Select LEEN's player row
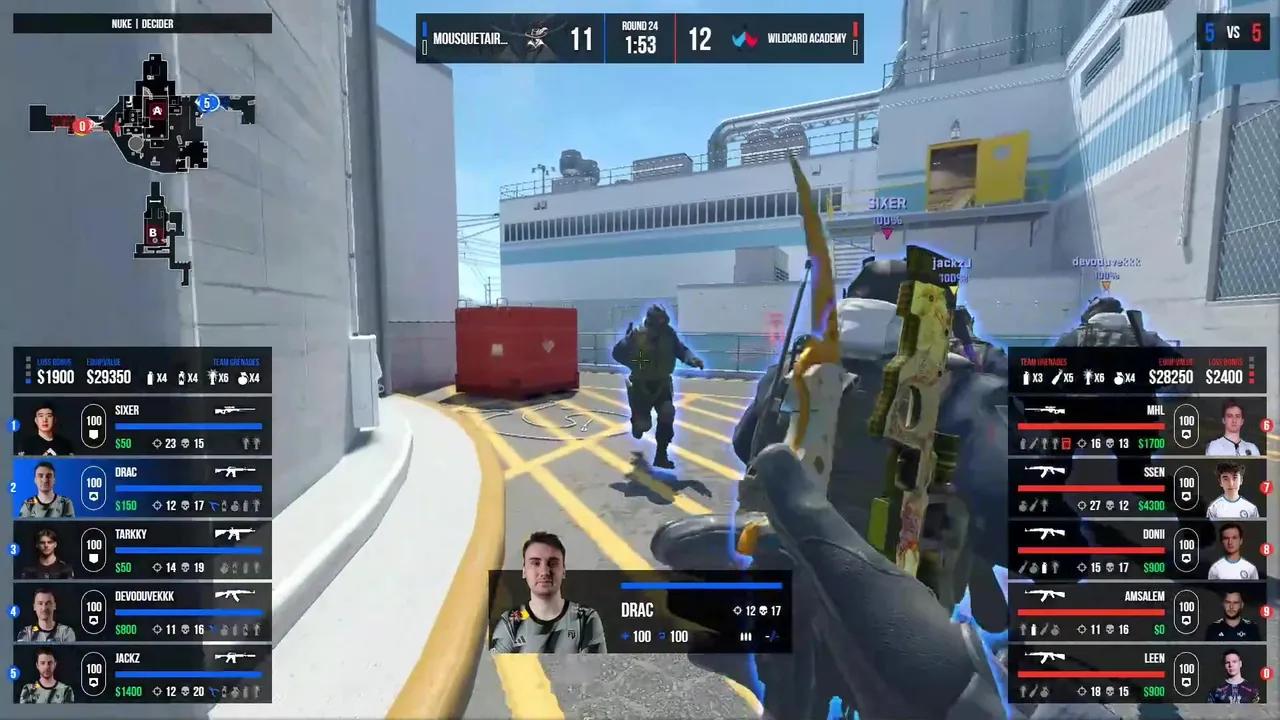The height and width of the screenshot is (720, 1280). (1136, 673)
